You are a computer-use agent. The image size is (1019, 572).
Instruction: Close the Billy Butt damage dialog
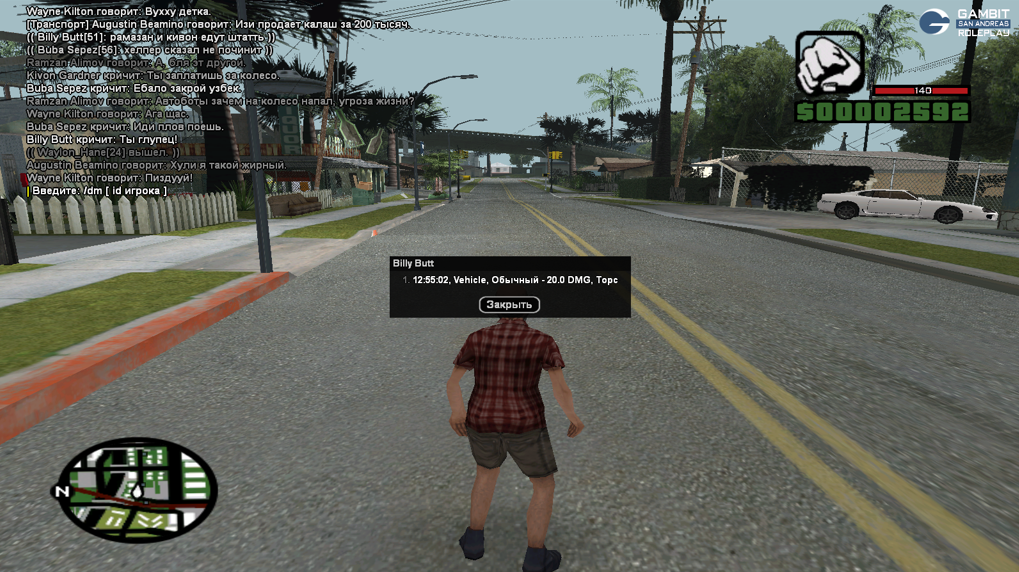pyautogui.click(x=509, y=305)
